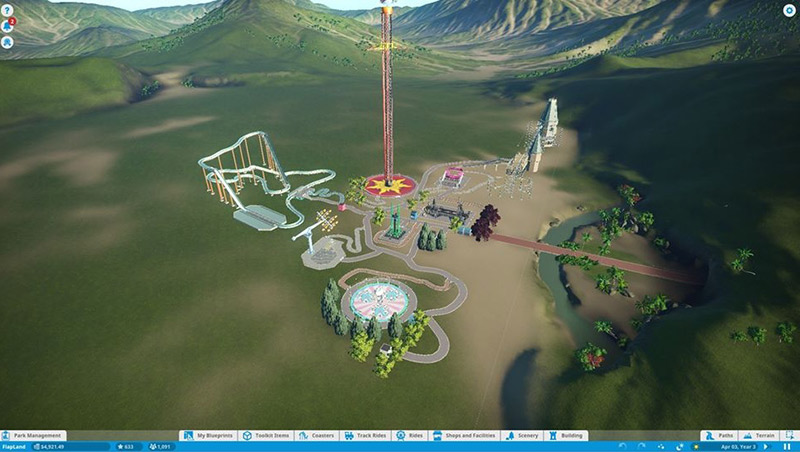Open the guest count panel
This screenshot has height=452, width=800.
click(158, 447)
